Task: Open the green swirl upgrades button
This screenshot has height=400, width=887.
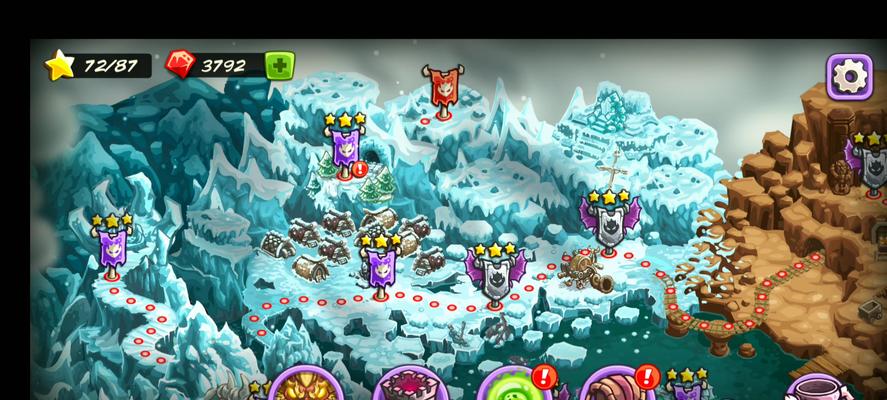Action: pos(510,388)
